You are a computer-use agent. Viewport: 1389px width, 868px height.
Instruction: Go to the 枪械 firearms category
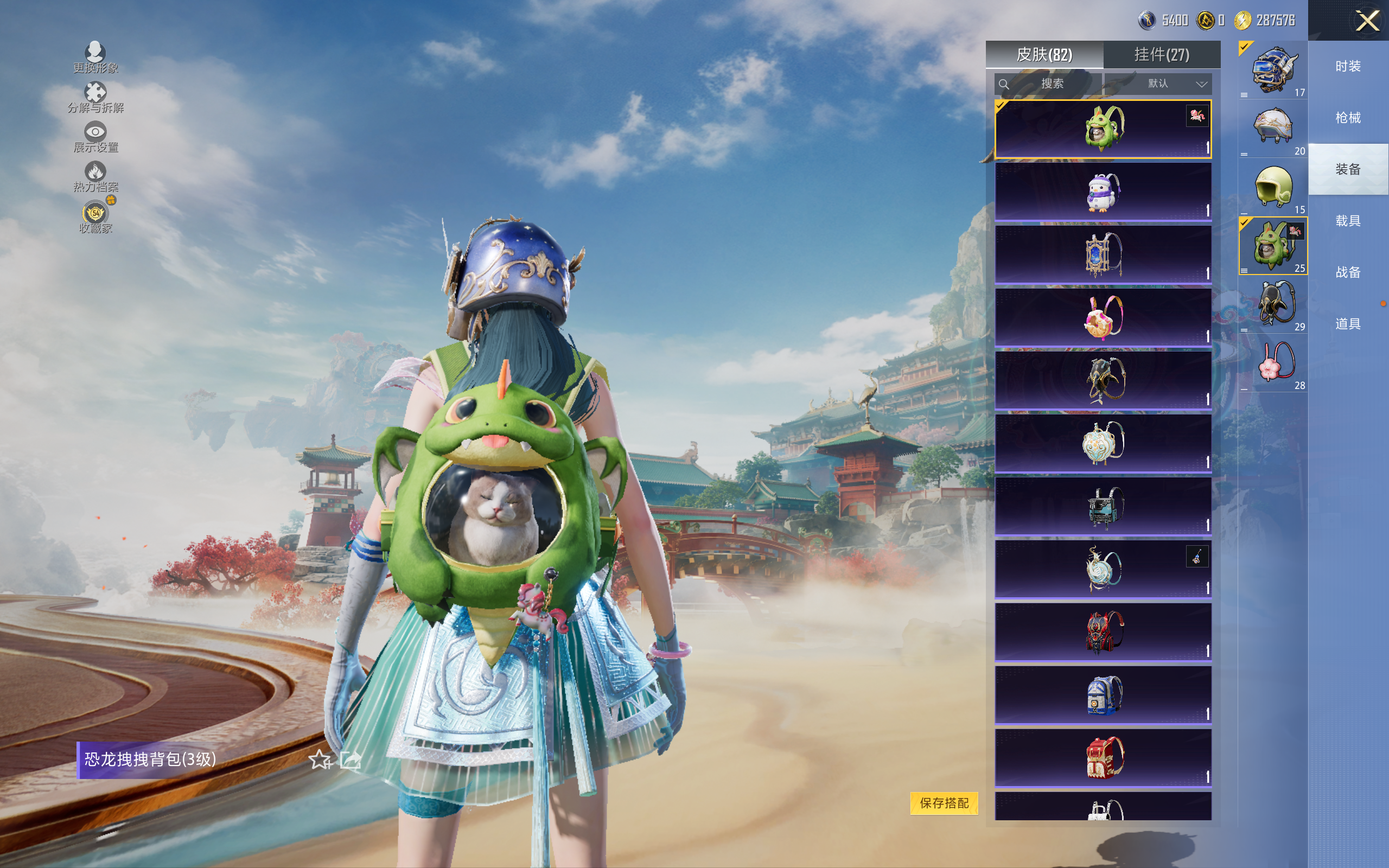pos(1348,118)
